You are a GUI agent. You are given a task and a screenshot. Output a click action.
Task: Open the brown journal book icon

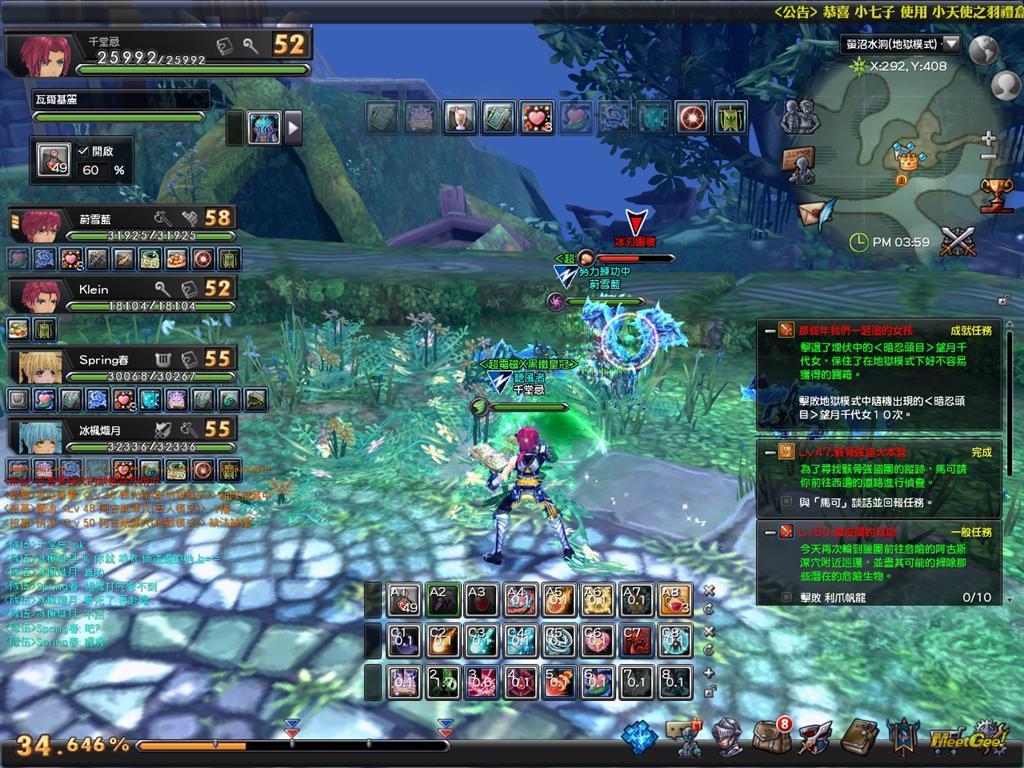(x=859, y=738)
